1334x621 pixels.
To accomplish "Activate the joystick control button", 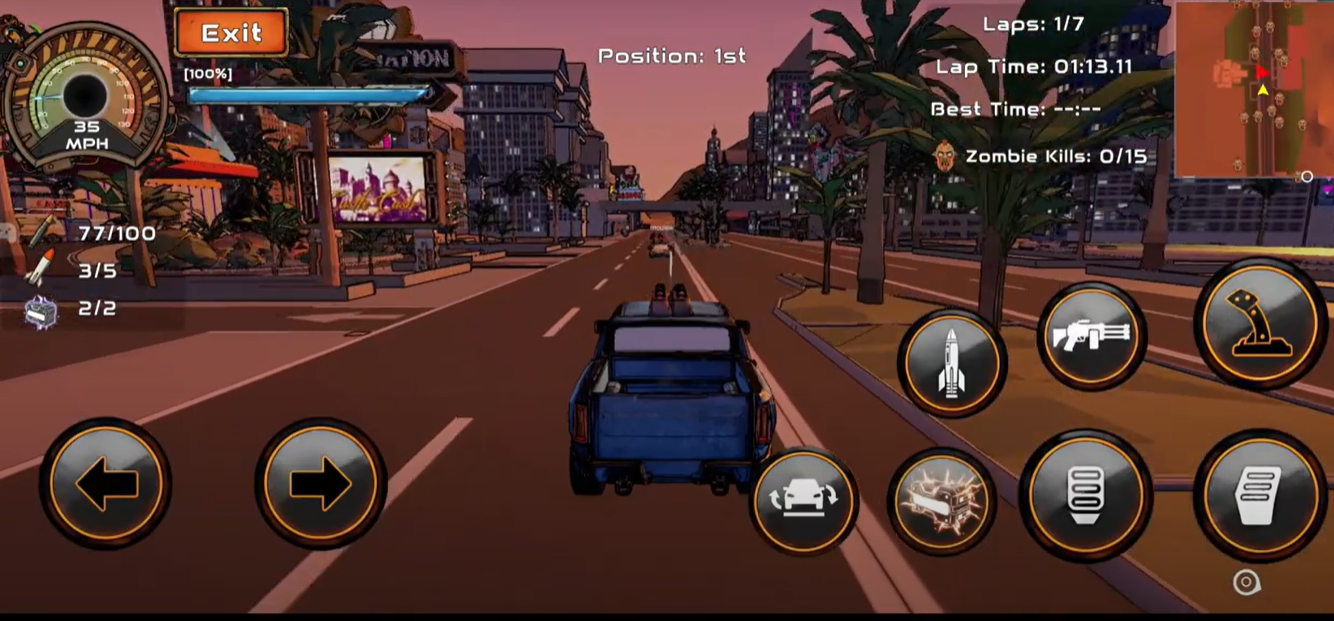I will pyautogui.click(x=1260, y=323).
